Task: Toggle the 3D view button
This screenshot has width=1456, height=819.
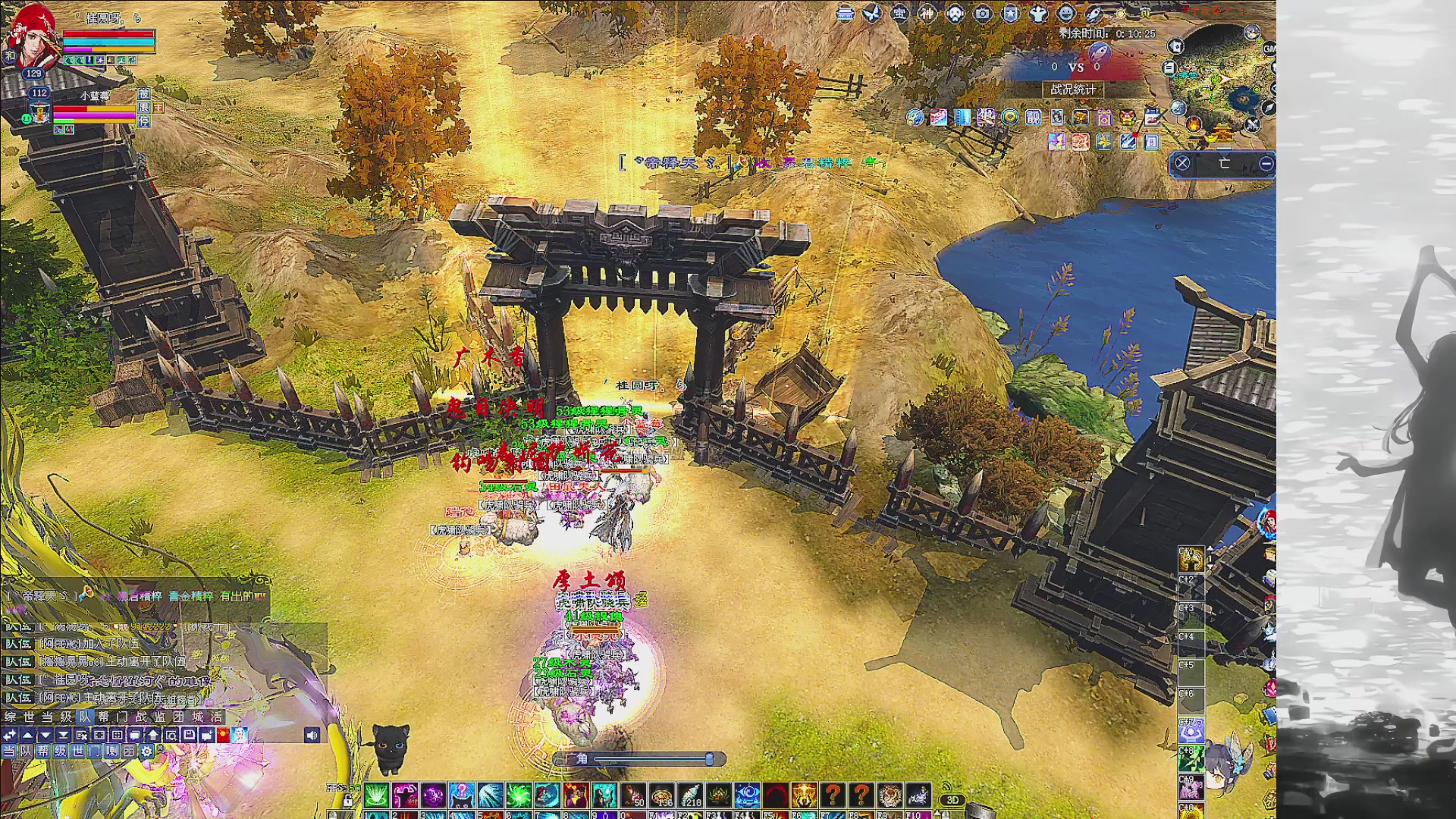Action: (x=952, y=799)
